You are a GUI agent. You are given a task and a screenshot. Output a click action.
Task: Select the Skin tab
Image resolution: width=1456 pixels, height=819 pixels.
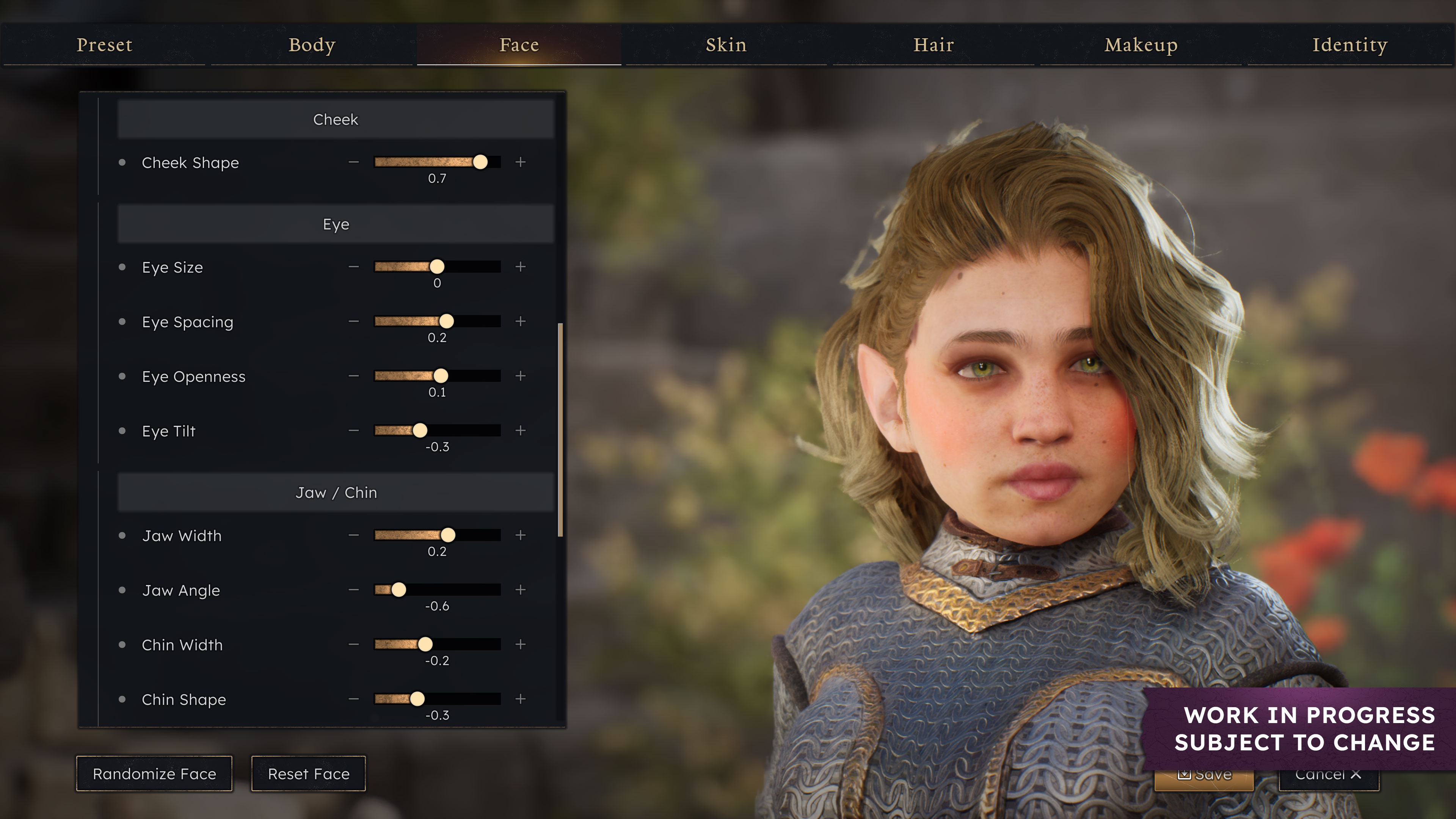click(726, 45)
